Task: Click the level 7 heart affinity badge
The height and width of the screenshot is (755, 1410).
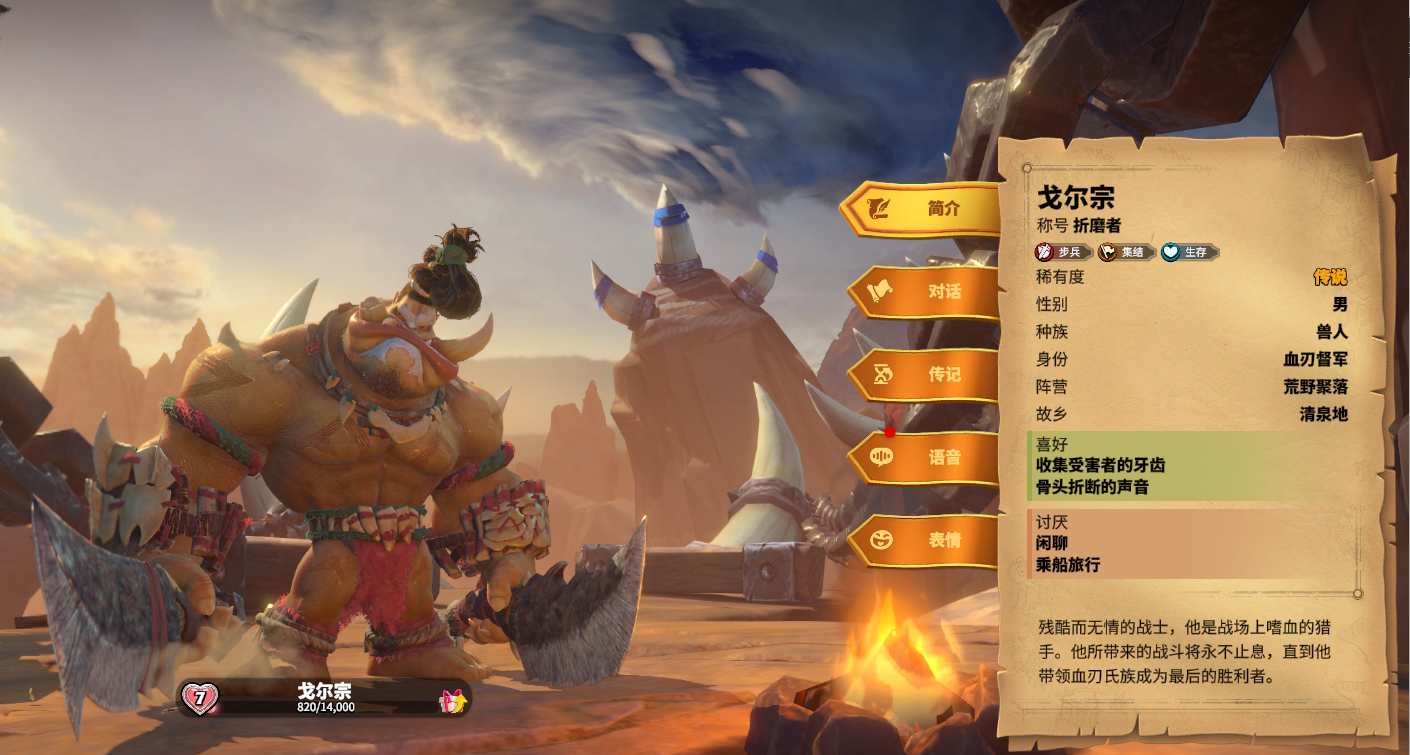Action: (x=200, y=698)
